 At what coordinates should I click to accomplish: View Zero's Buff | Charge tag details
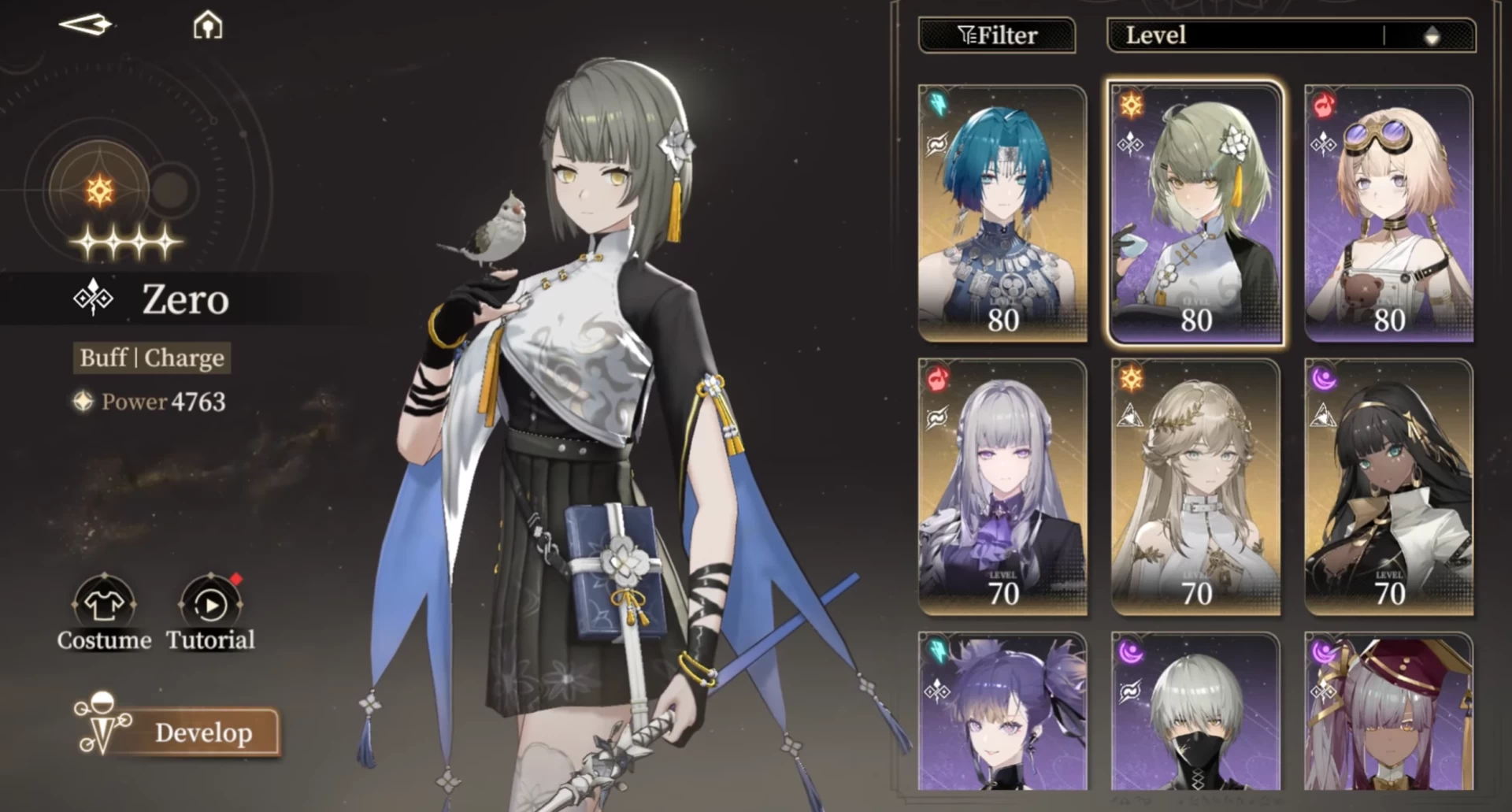point(152,358)
